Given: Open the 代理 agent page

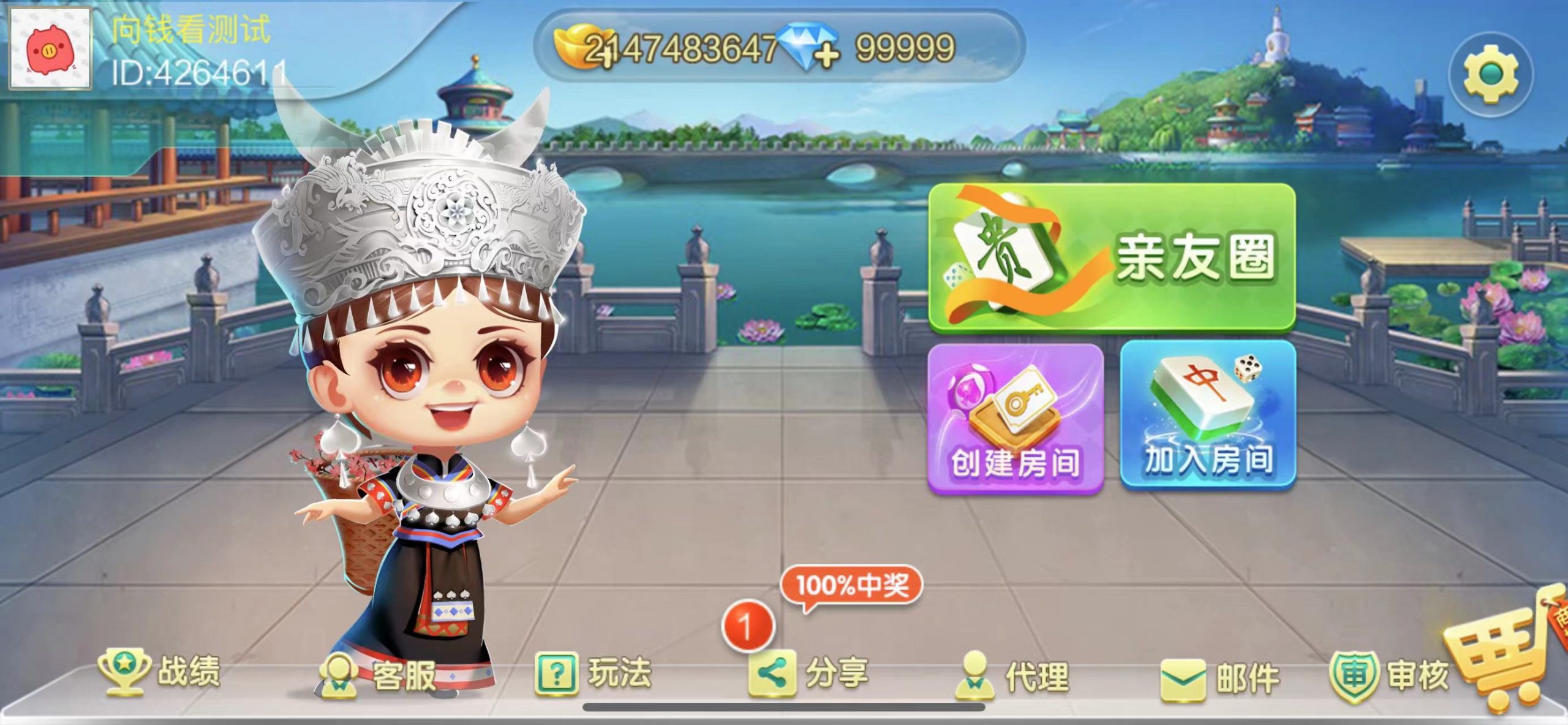Looking at the screenshot, I should pos(1013,675).
